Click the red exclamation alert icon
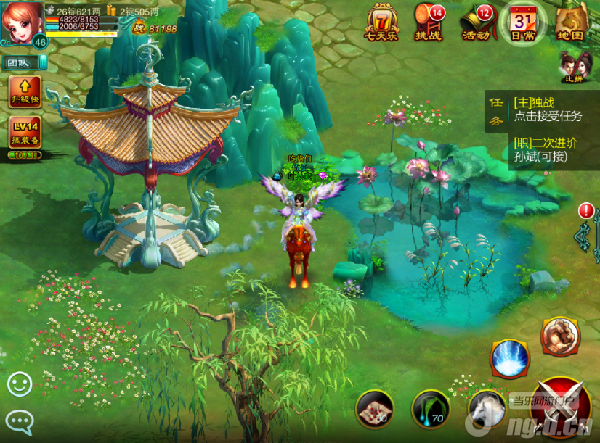The height and width of the screenshot is (443, 600). coord(585,210)
